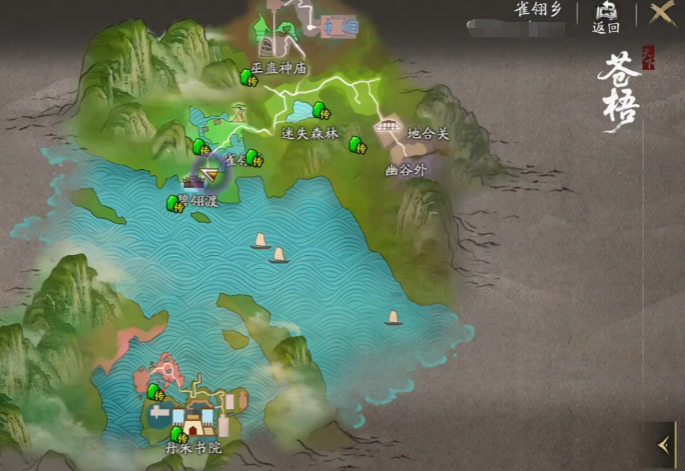Select the 碧翎渡 teleport marker
The width and height of the screenshot is (685, 471).
[176, 204]
